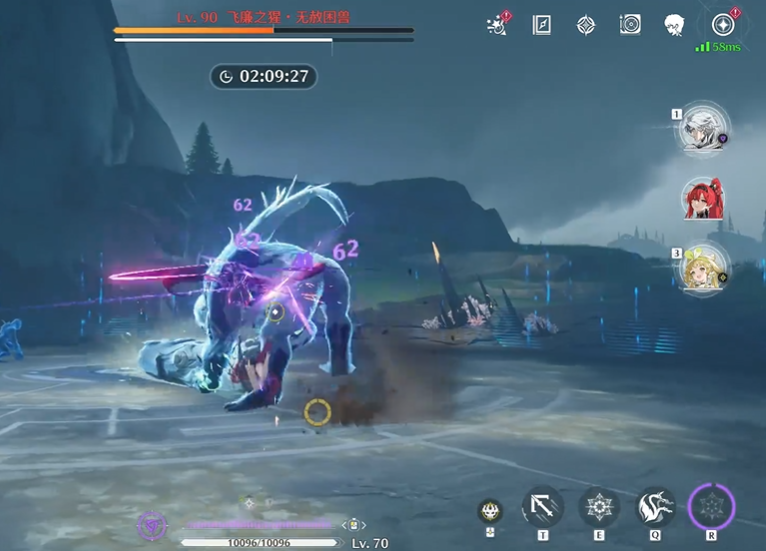Open the record disc icon
Viewport: 766px width, 551px height.
(630, 25)
